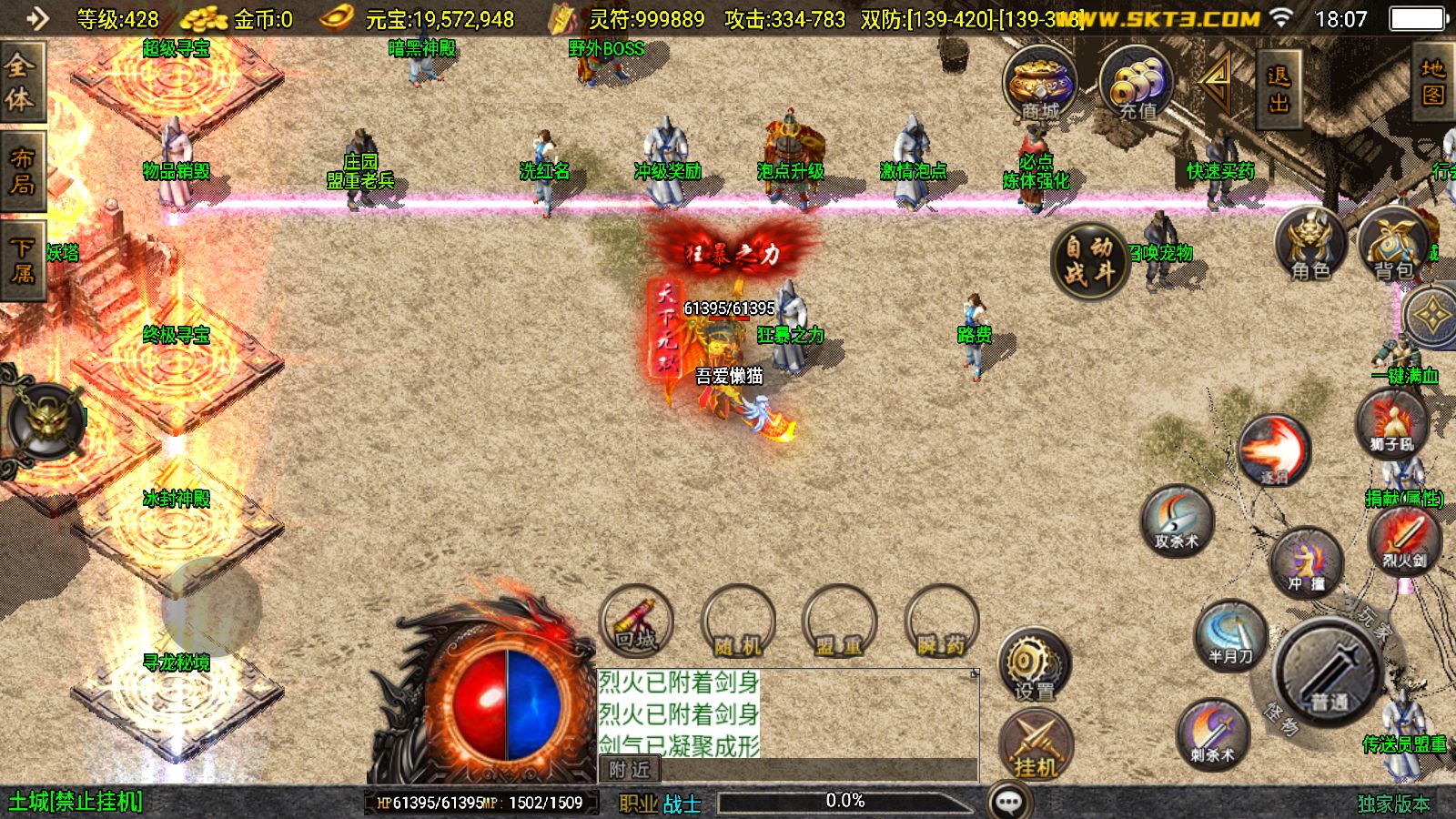Open the 地图 map button
The width and height of the screenshot is (1456, 819).
point(1433,82)
